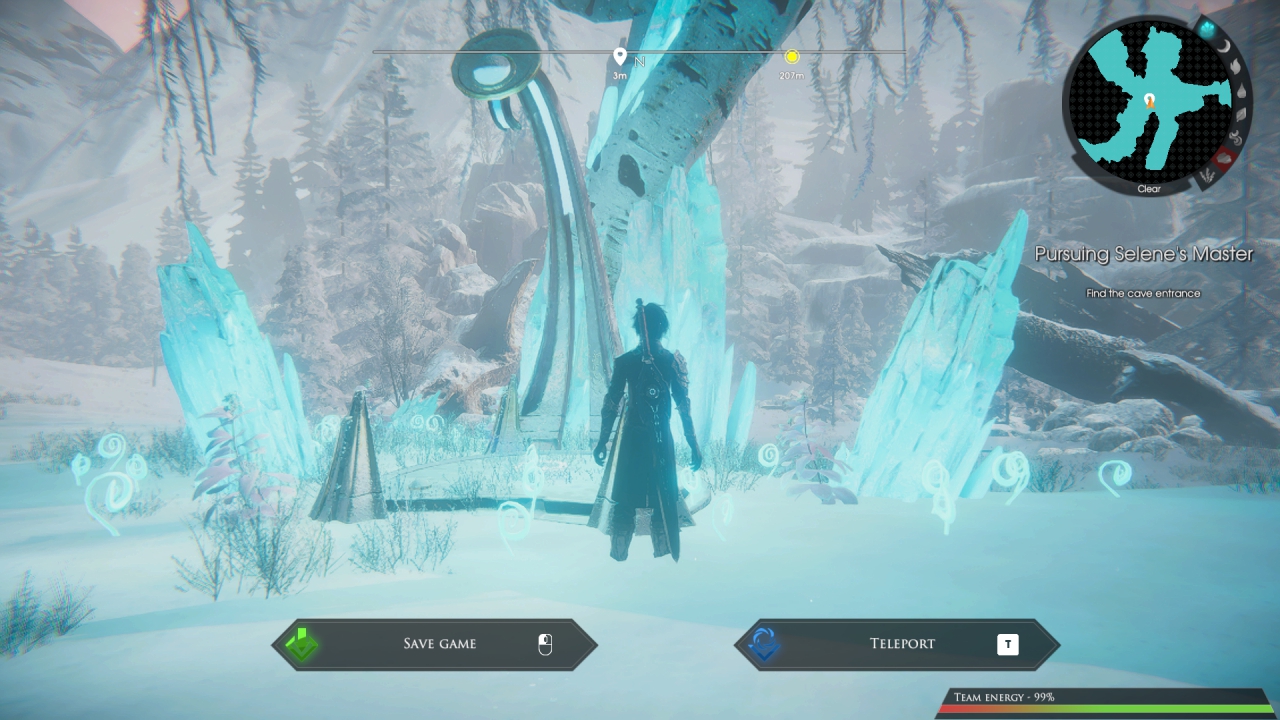Open the Pursuing Selene's Master quest tracker
This screenshot has width=1280, height=720.
pyautogui.click(x=1143, y=254)
